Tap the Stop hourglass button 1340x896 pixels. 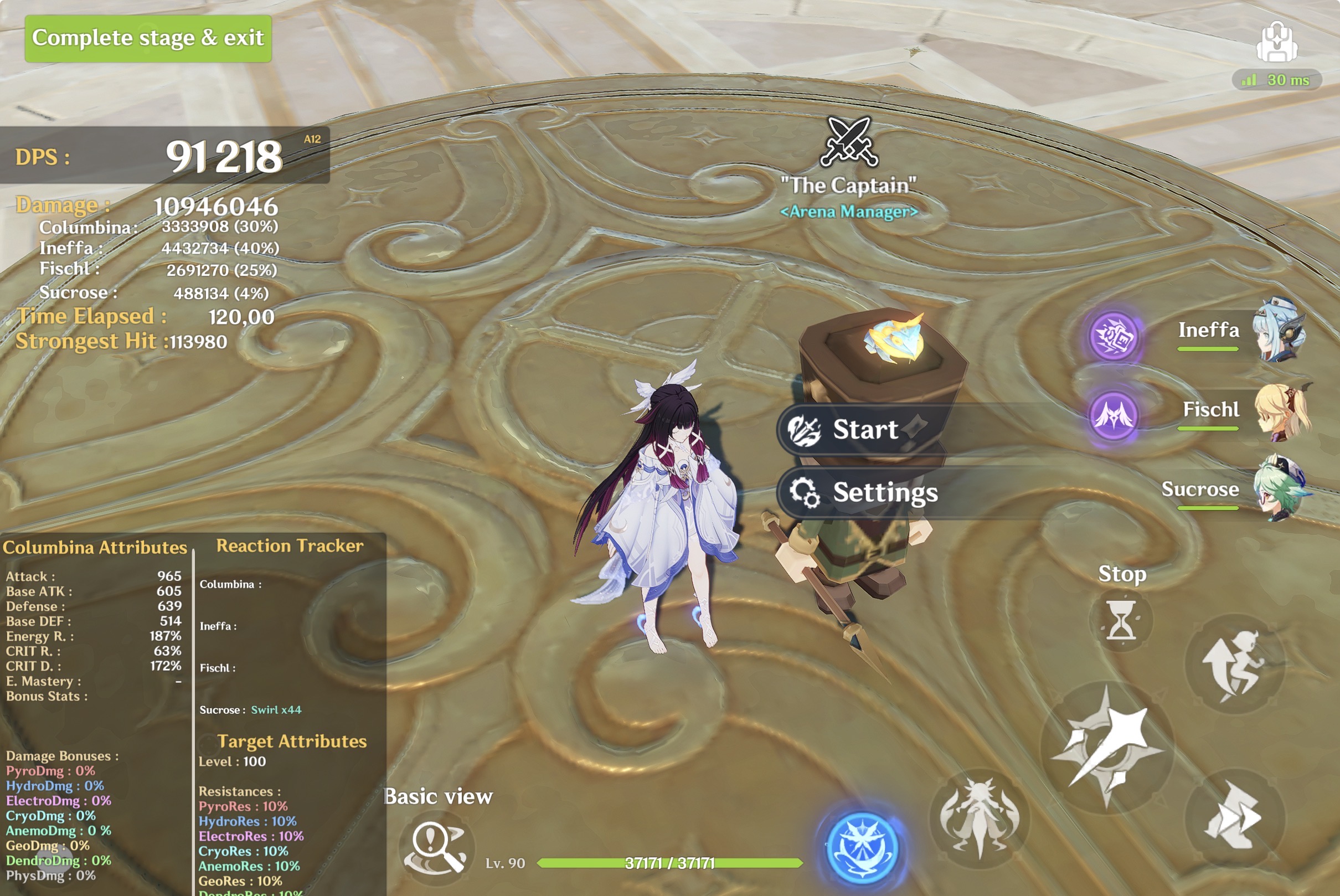pos(1121,621)
